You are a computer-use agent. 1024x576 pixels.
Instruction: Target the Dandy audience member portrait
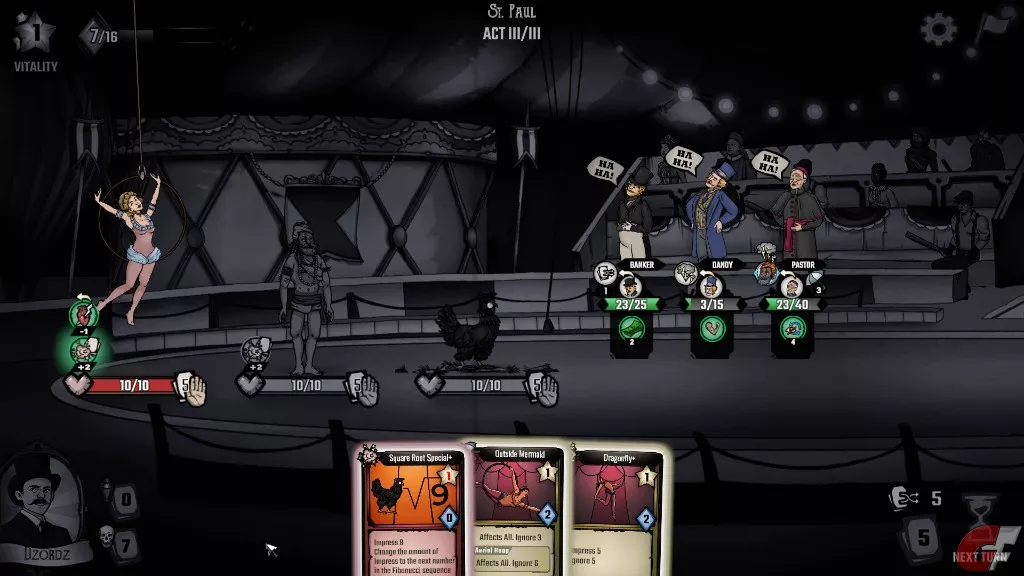click(x=709, y=288)
